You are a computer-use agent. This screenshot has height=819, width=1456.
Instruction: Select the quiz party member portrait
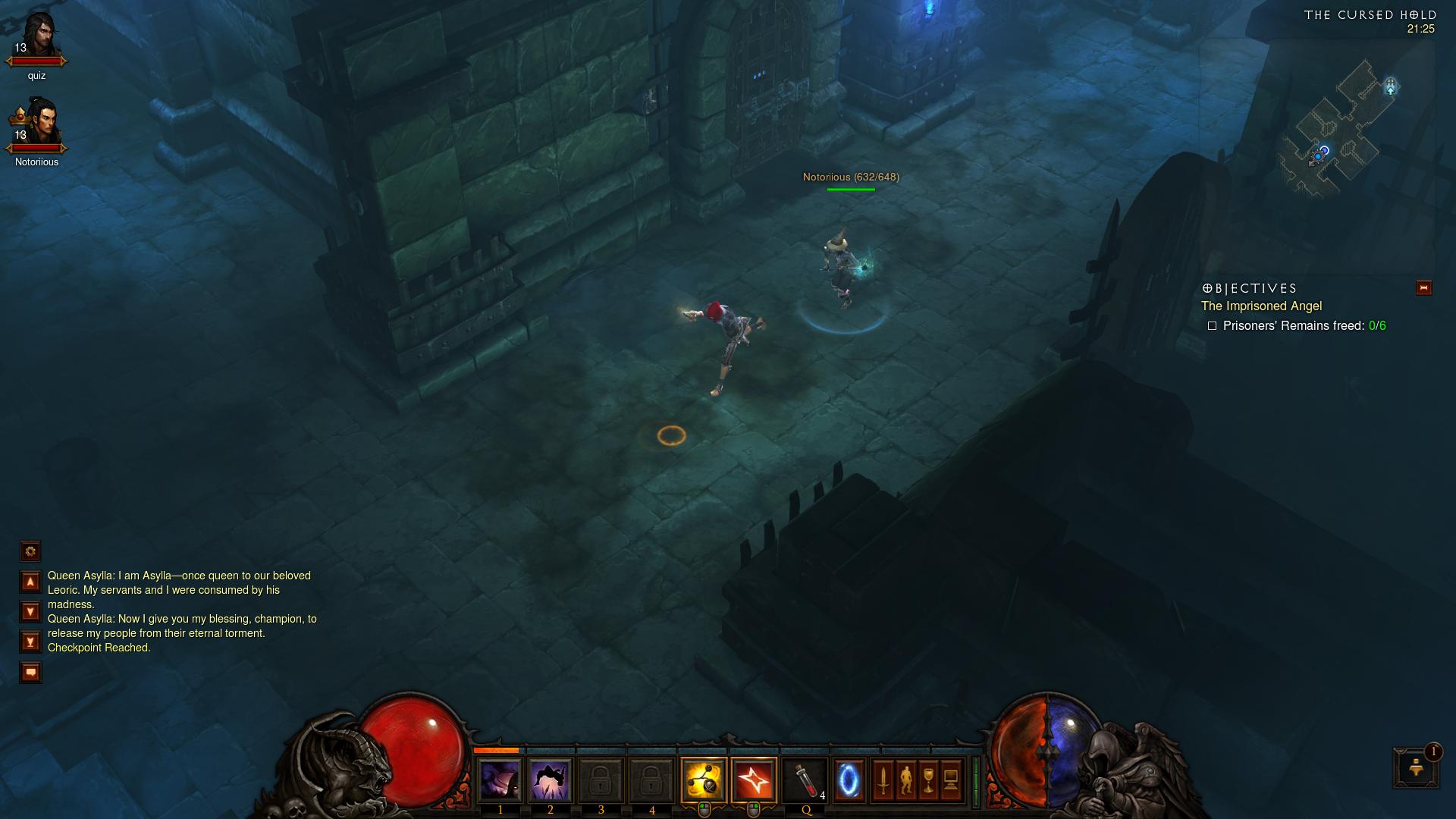[38, 38]
